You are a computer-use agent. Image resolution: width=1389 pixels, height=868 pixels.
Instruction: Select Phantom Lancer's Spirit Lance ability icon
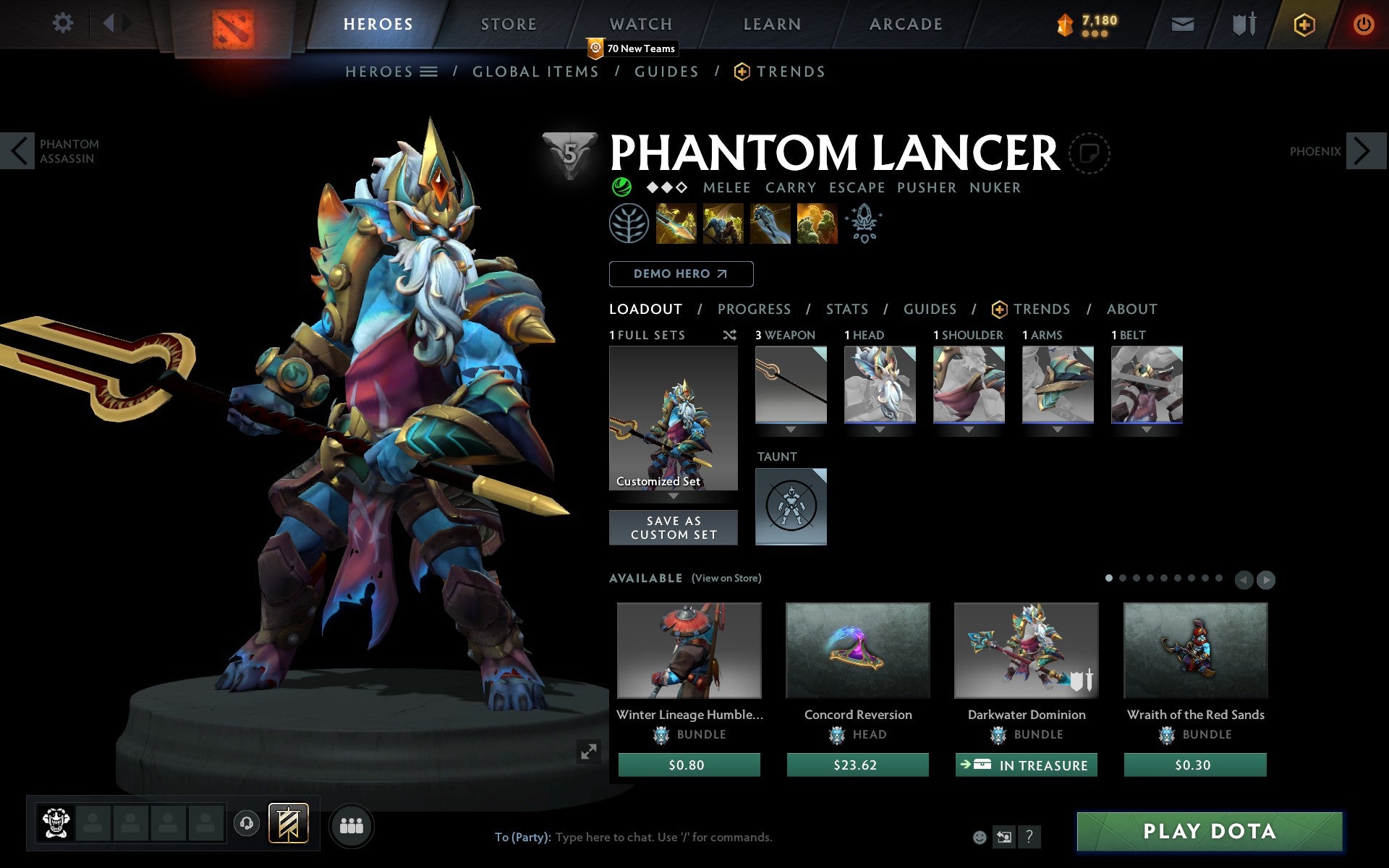[676, 224]
